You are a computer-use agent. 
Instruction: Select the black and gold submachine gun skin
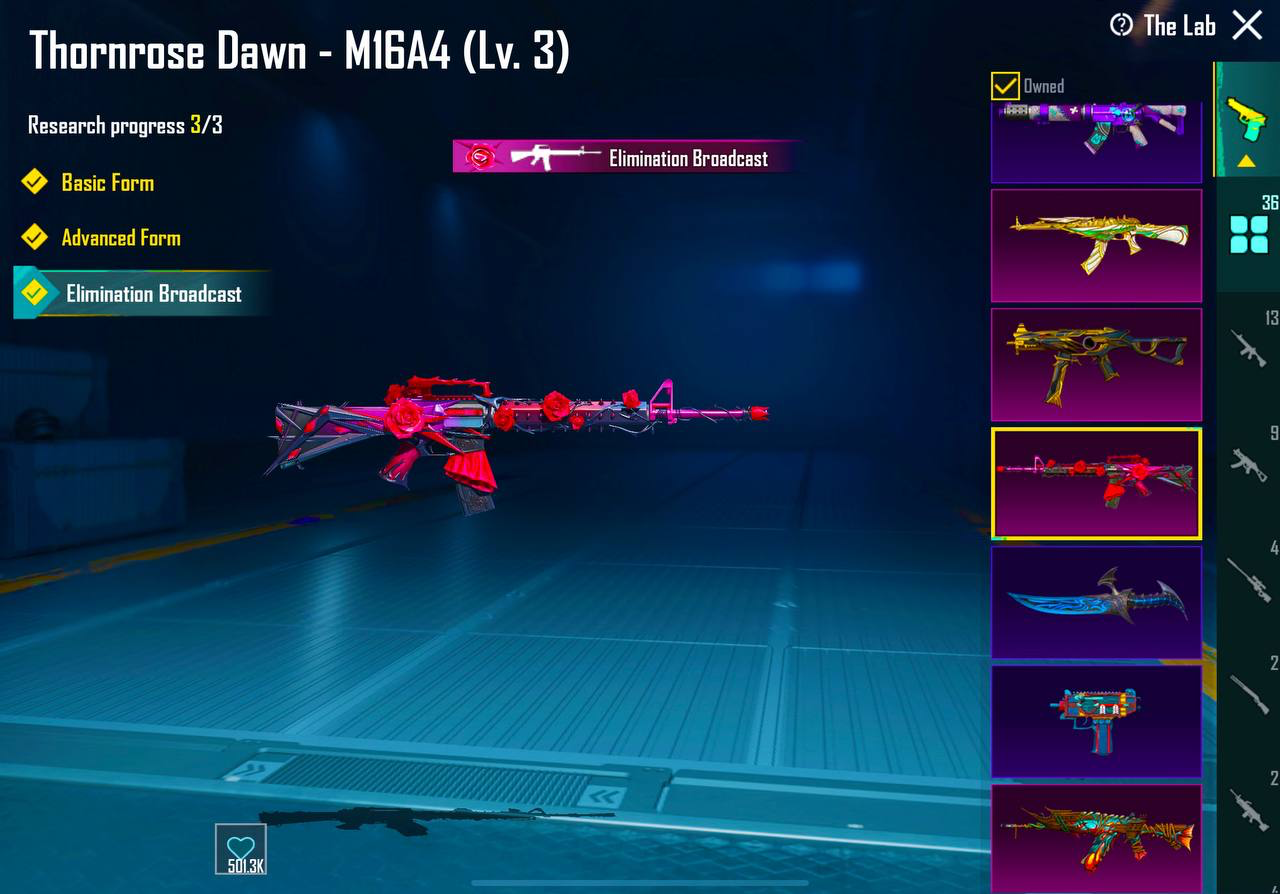(1096, 364)
